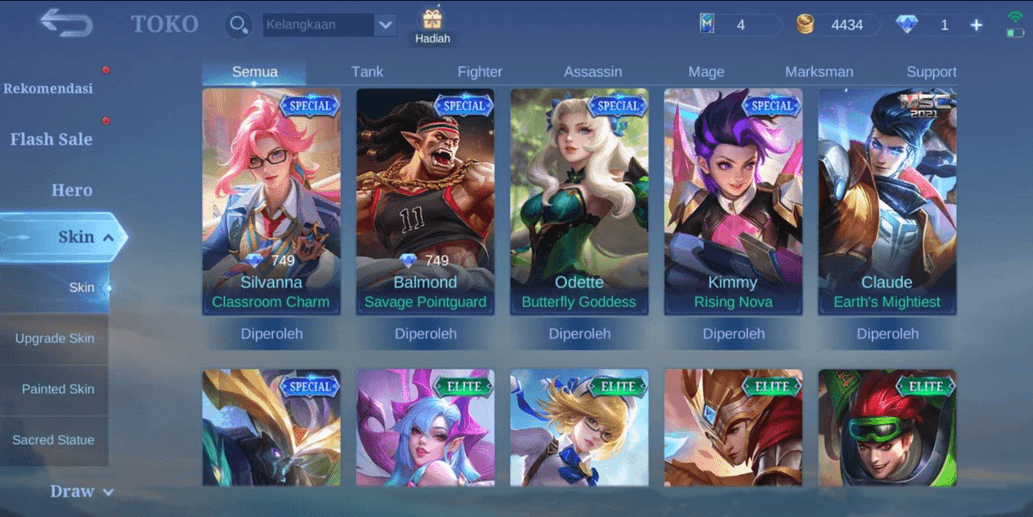Switch to the Fighter tab
This screenshot has height=517, width=1033.
click(x=480, y=72)
